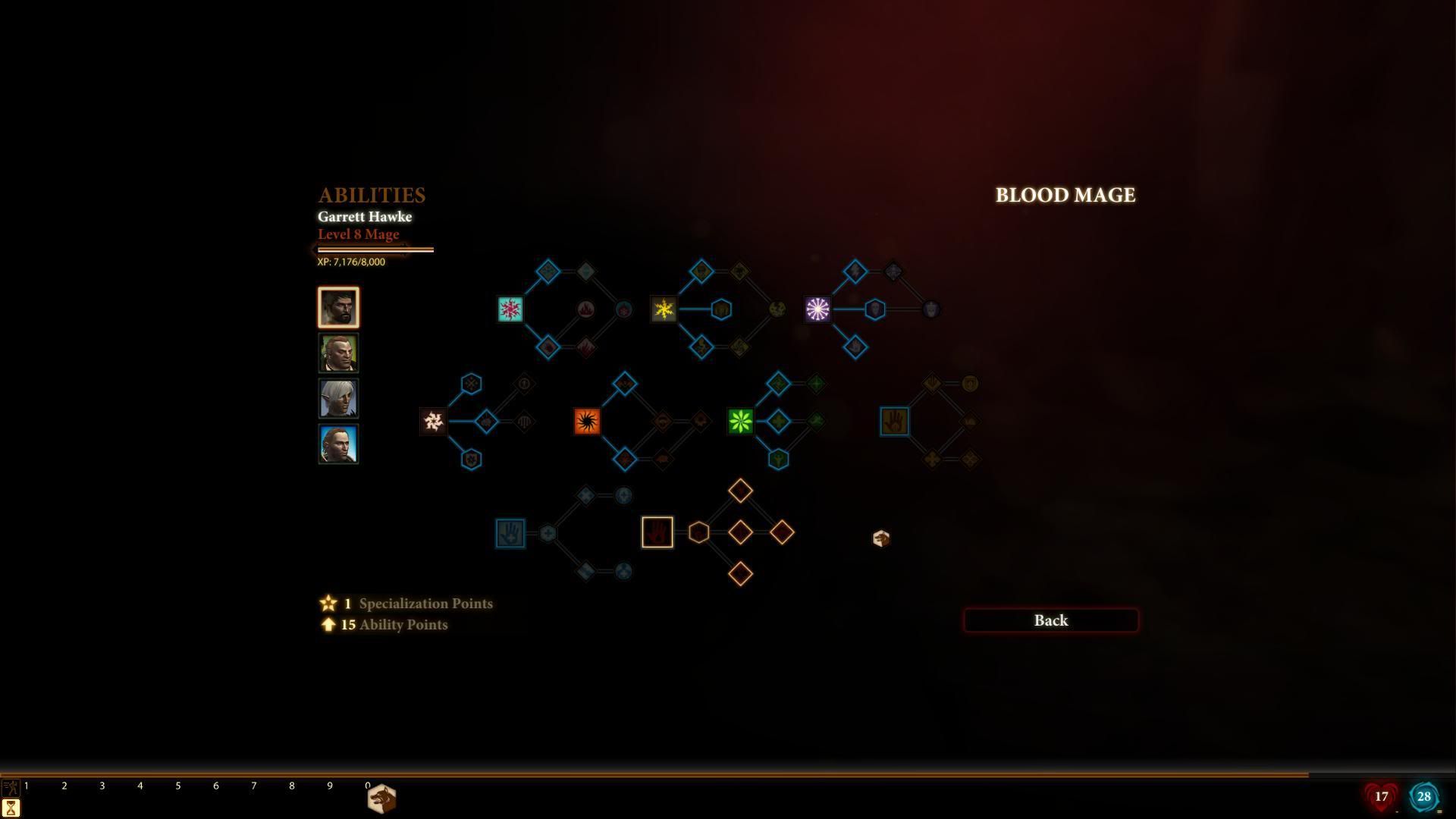Select Garrett Hawke's bearded portrait

[x=338, y=307]
